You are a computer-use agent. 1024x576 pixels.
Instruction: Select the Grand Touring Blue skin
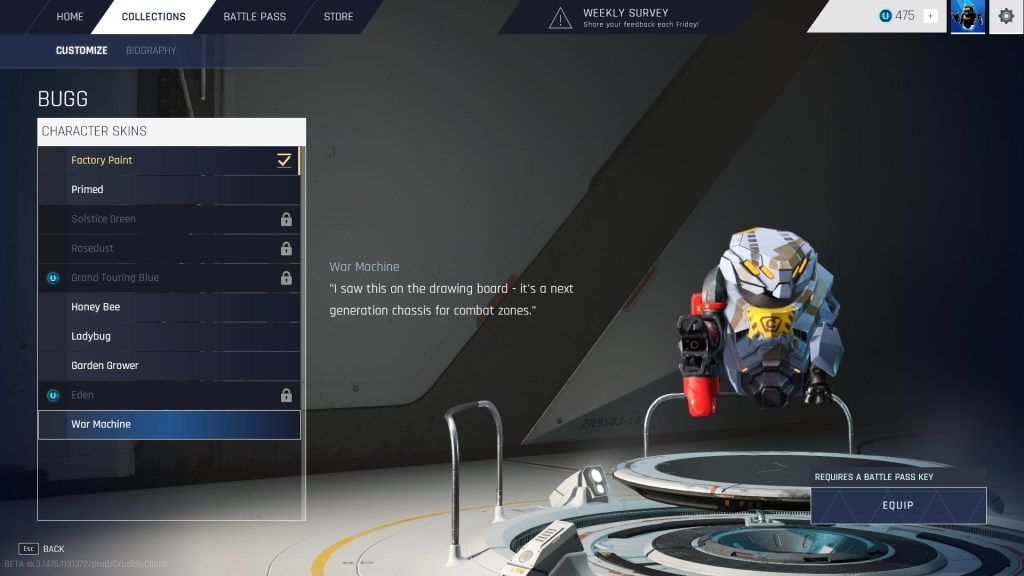[x=168, y=277]
